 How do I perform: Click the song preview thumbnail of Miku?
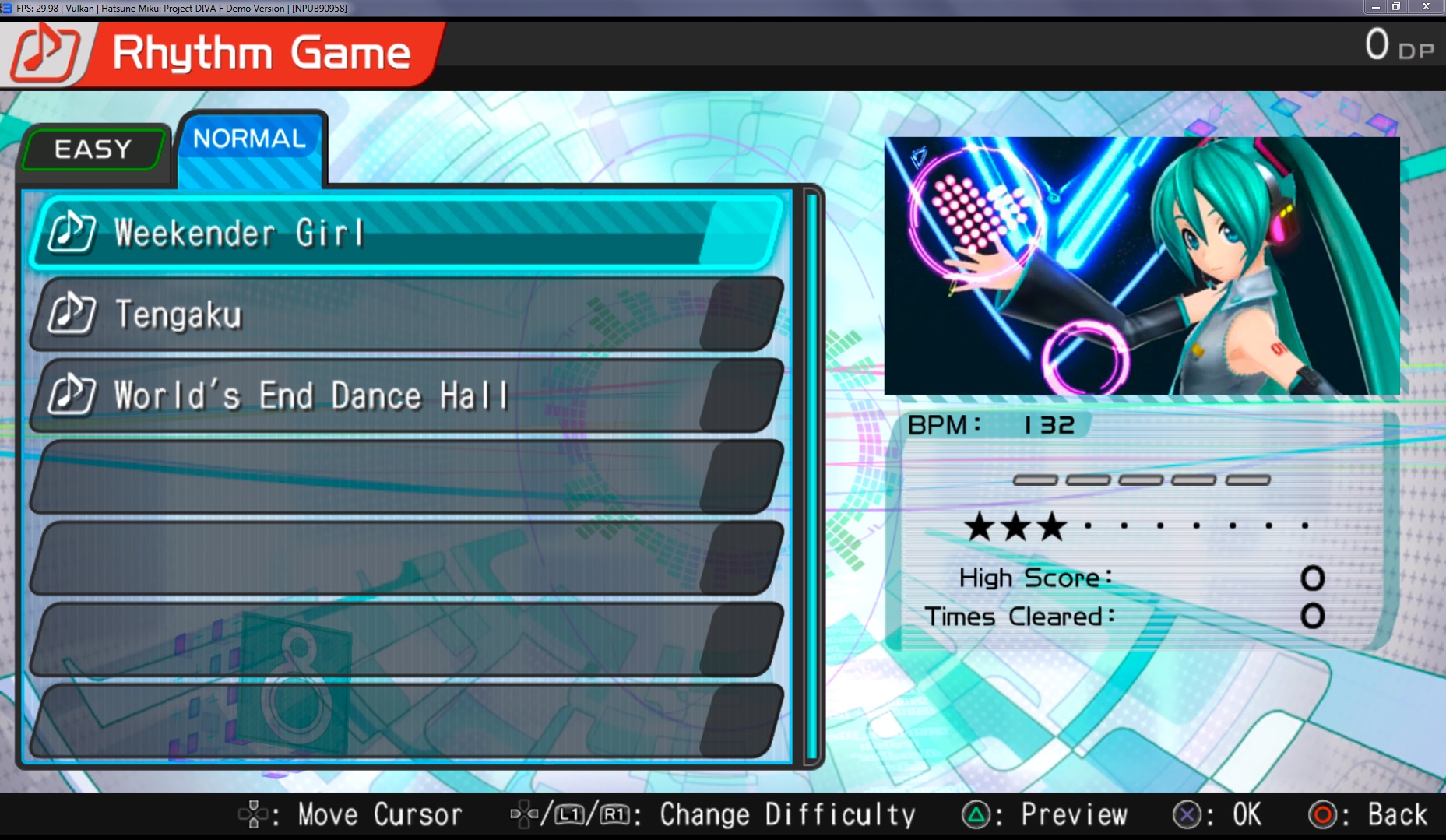(x=1142, y=265)
